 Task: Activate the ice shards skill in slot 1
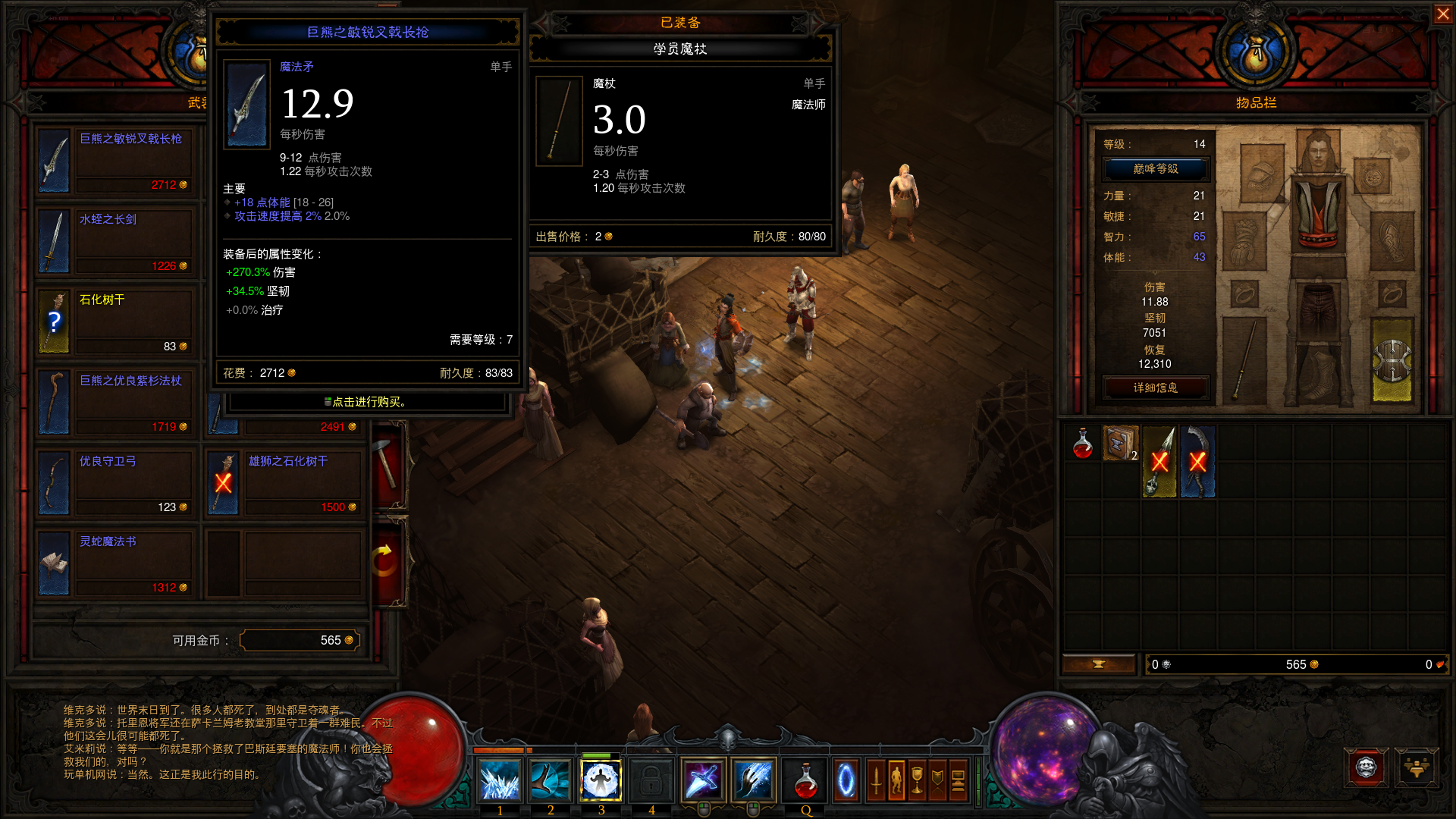coord(500,781)
